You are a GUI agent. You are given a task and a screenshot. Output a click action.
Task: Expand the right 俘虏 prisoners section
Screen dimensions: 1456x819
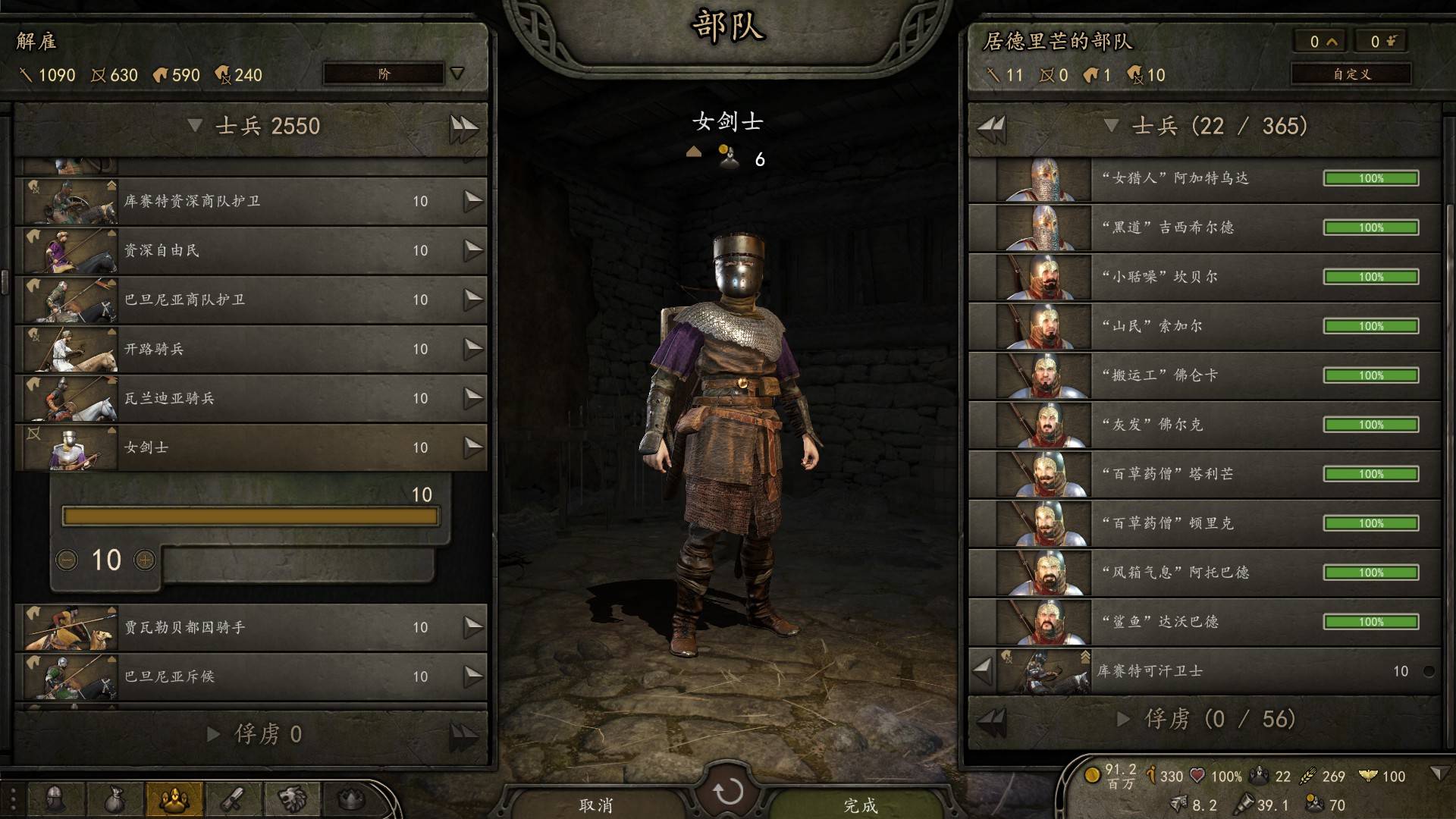point(1124,719)
